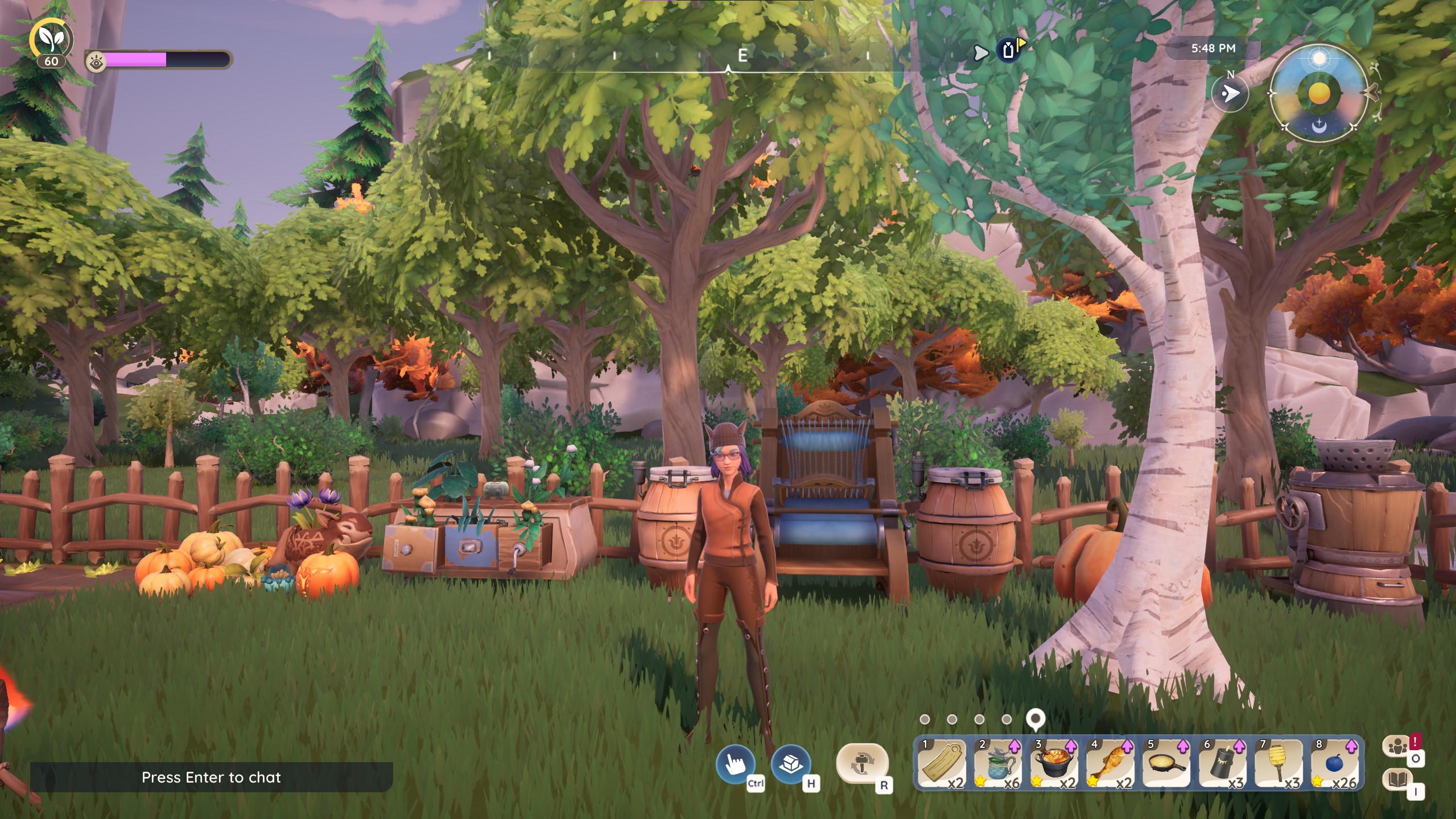Pick the frying pan dish slot
The image size is (1456, 819).
point(1166,764)
